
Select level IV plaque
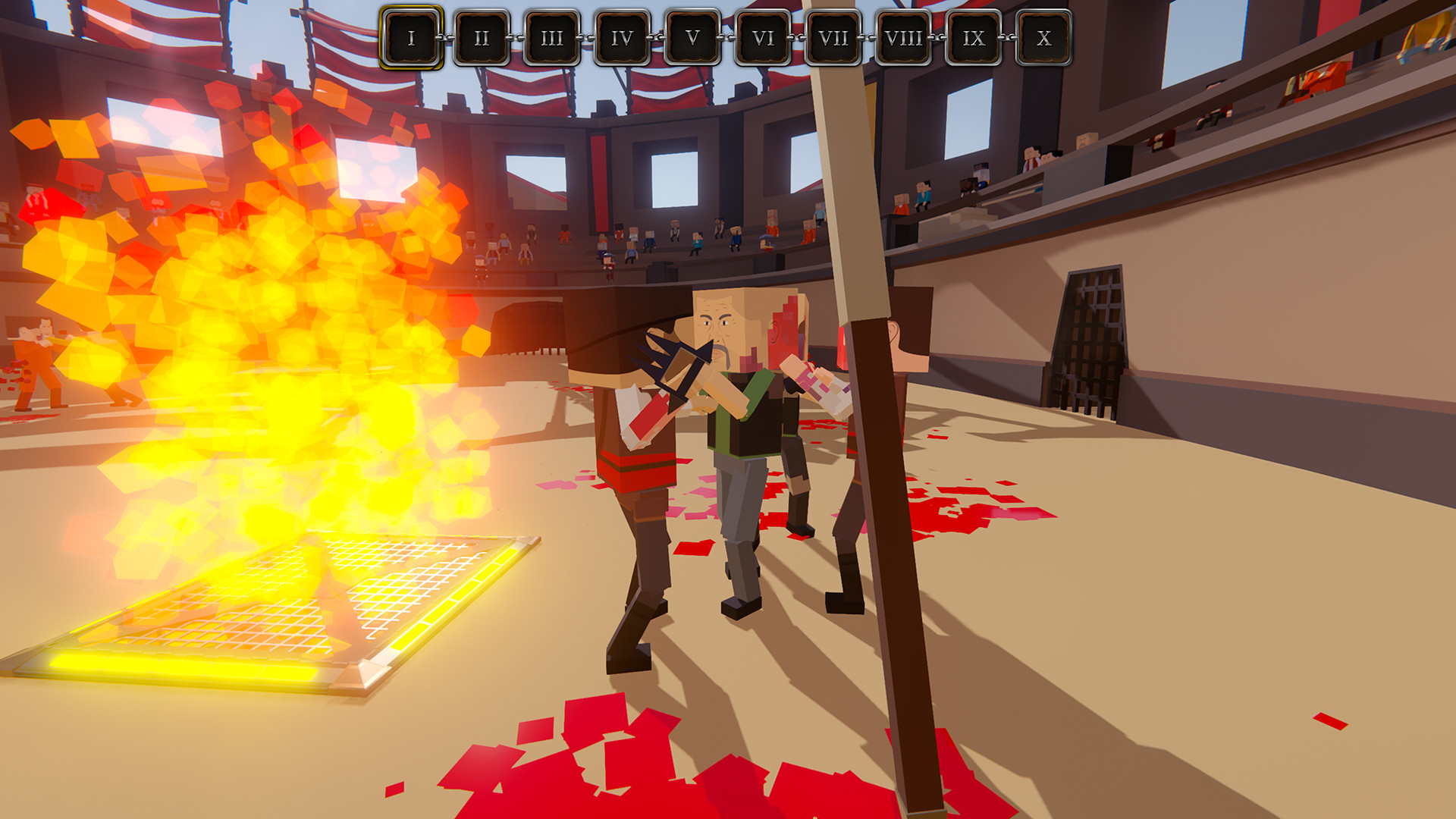622,35
